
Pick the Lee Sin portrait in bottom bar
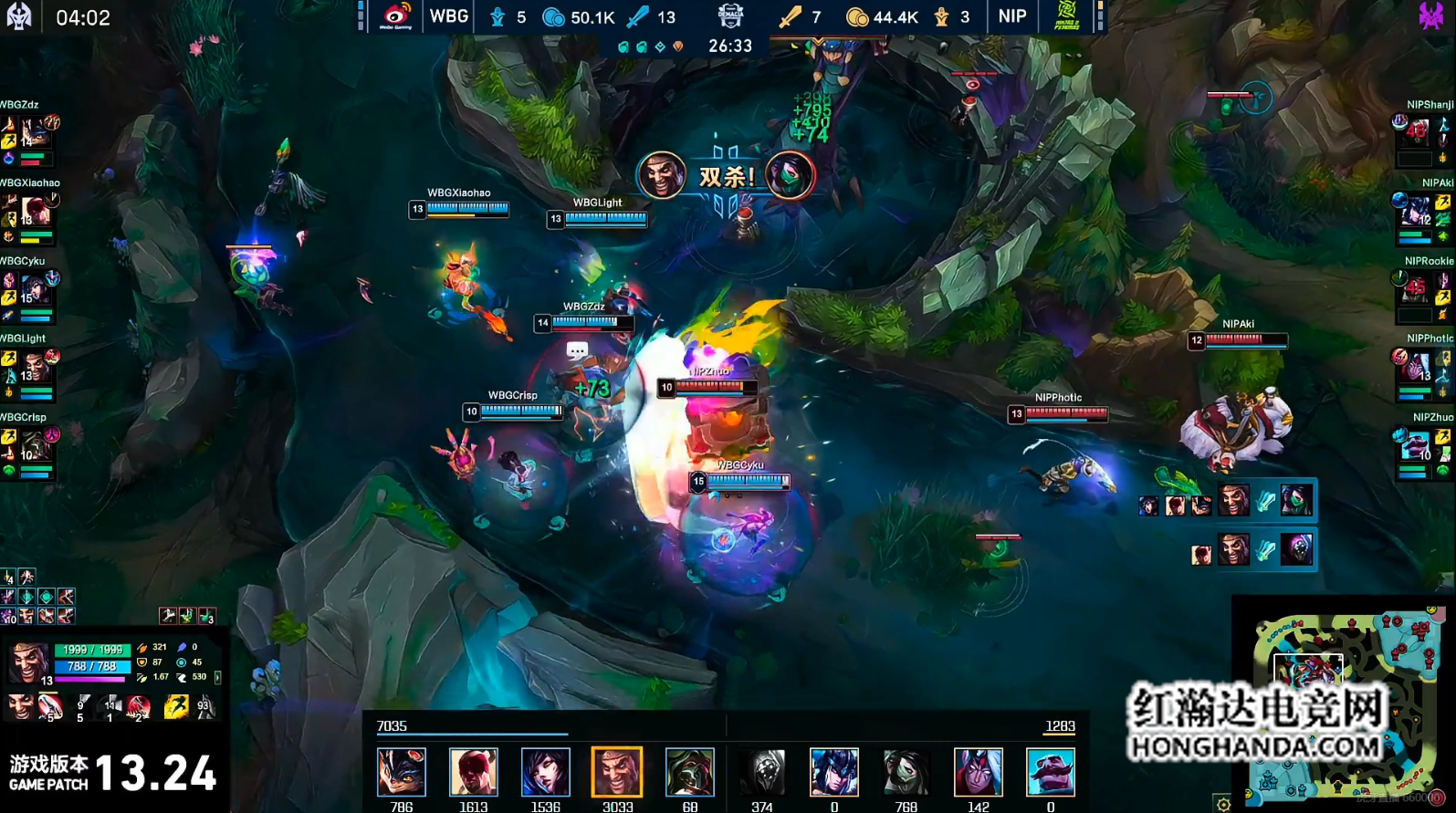point(474,772)
